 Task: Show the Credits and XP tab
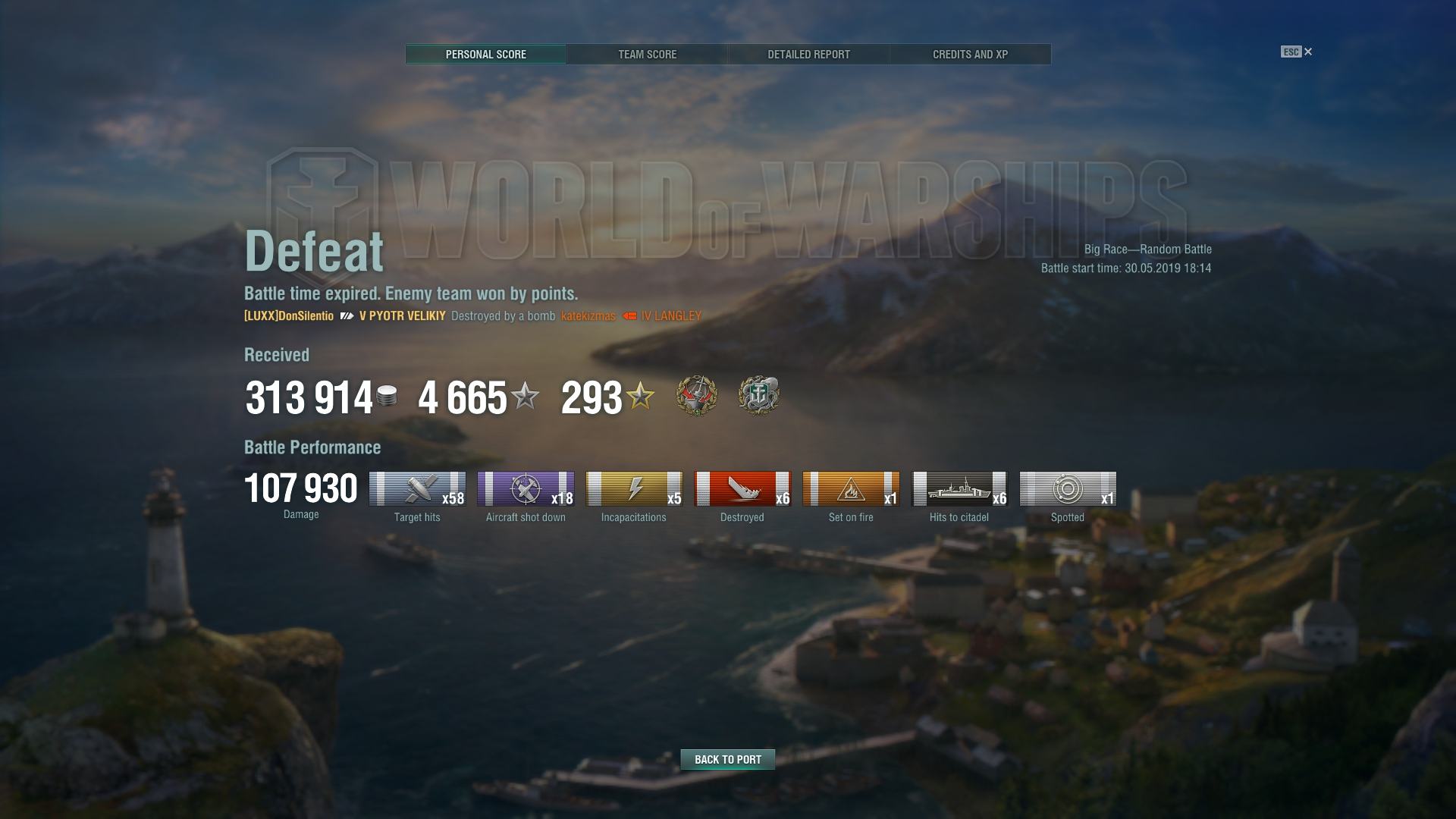coord(970,55)
